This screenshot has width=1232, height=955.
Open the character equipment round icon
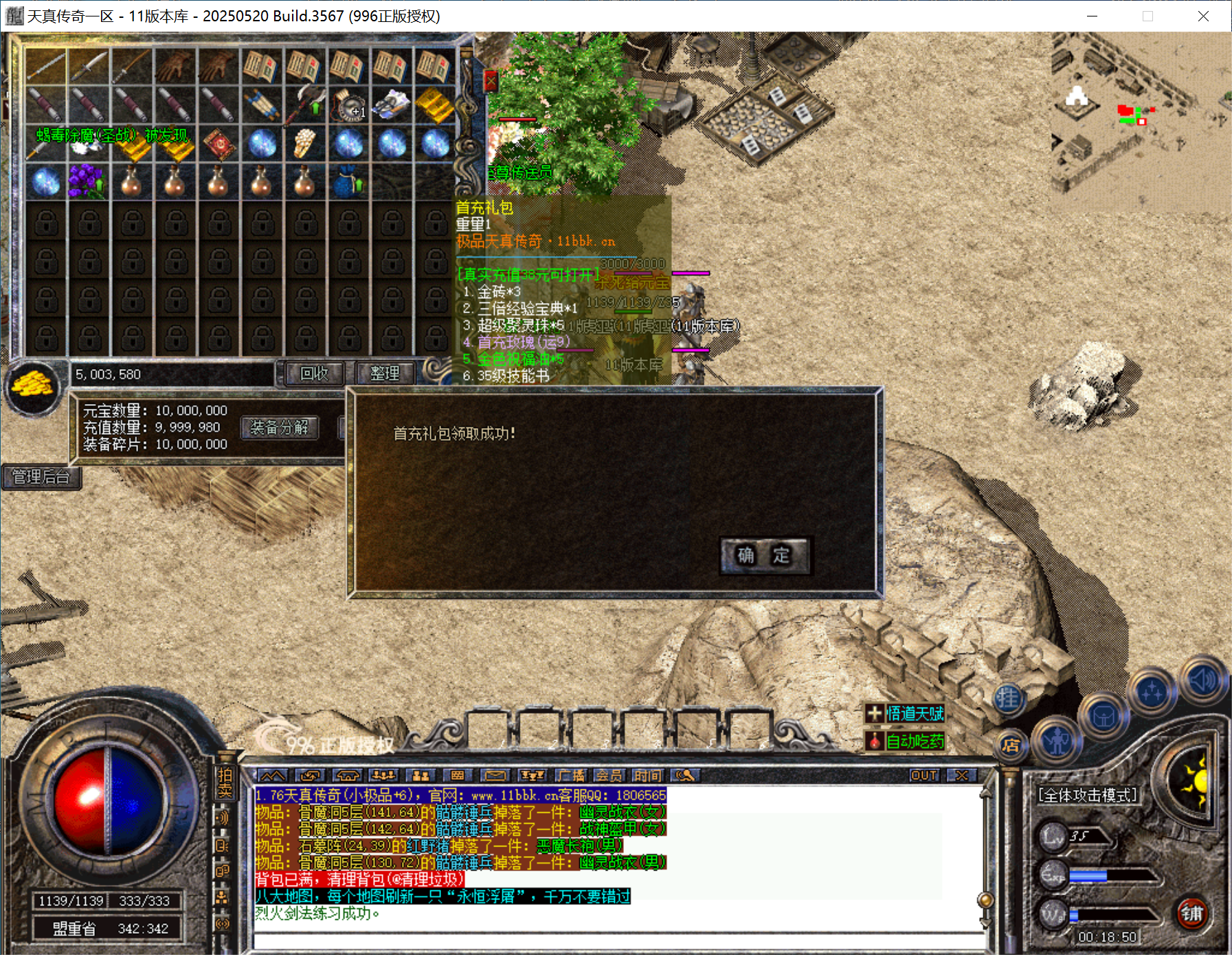point(1057,741)
